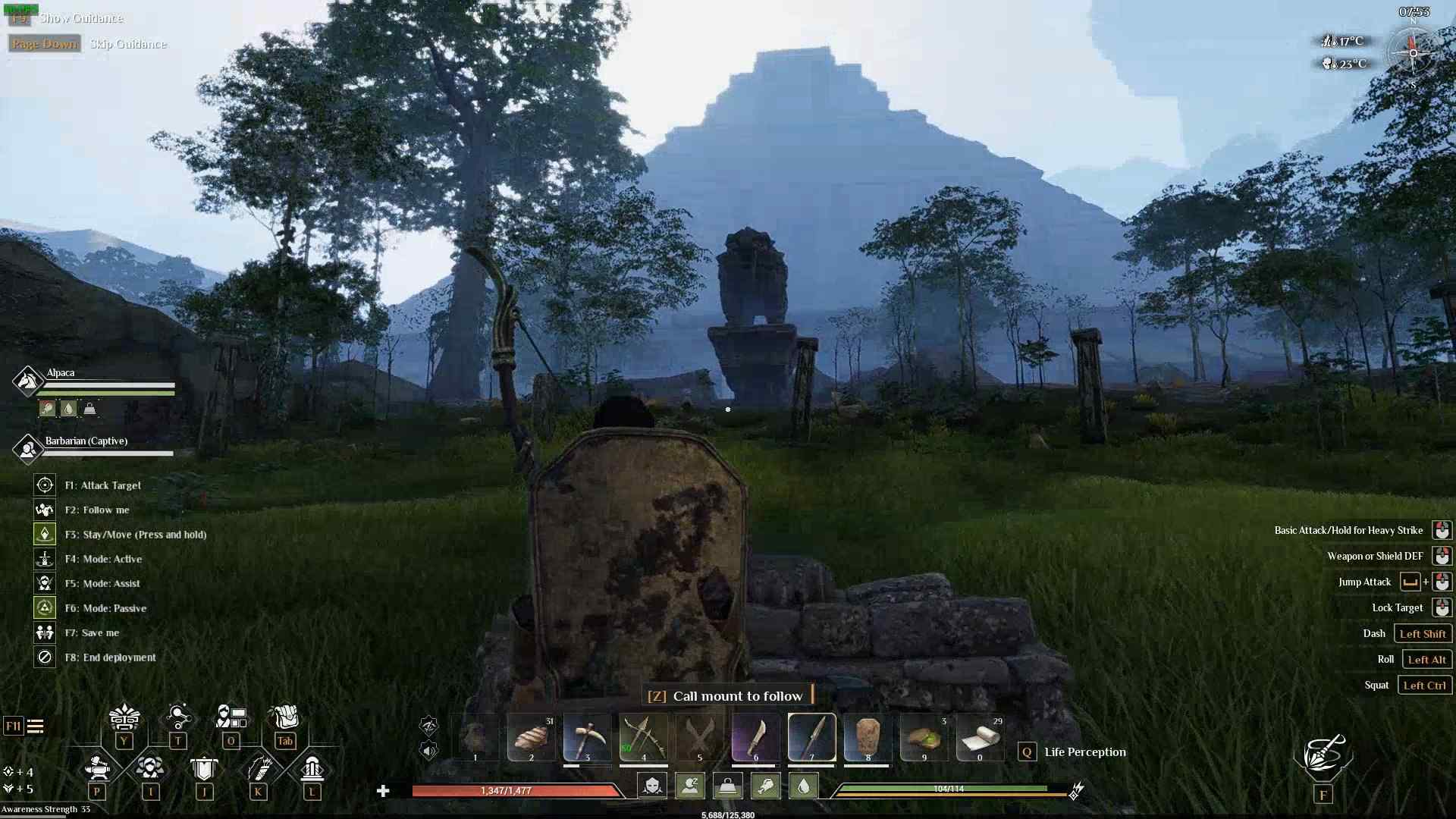Viewport: 1456px width, 819px height.
Task: Click Skip Guidance
Action: coord(127,43)
